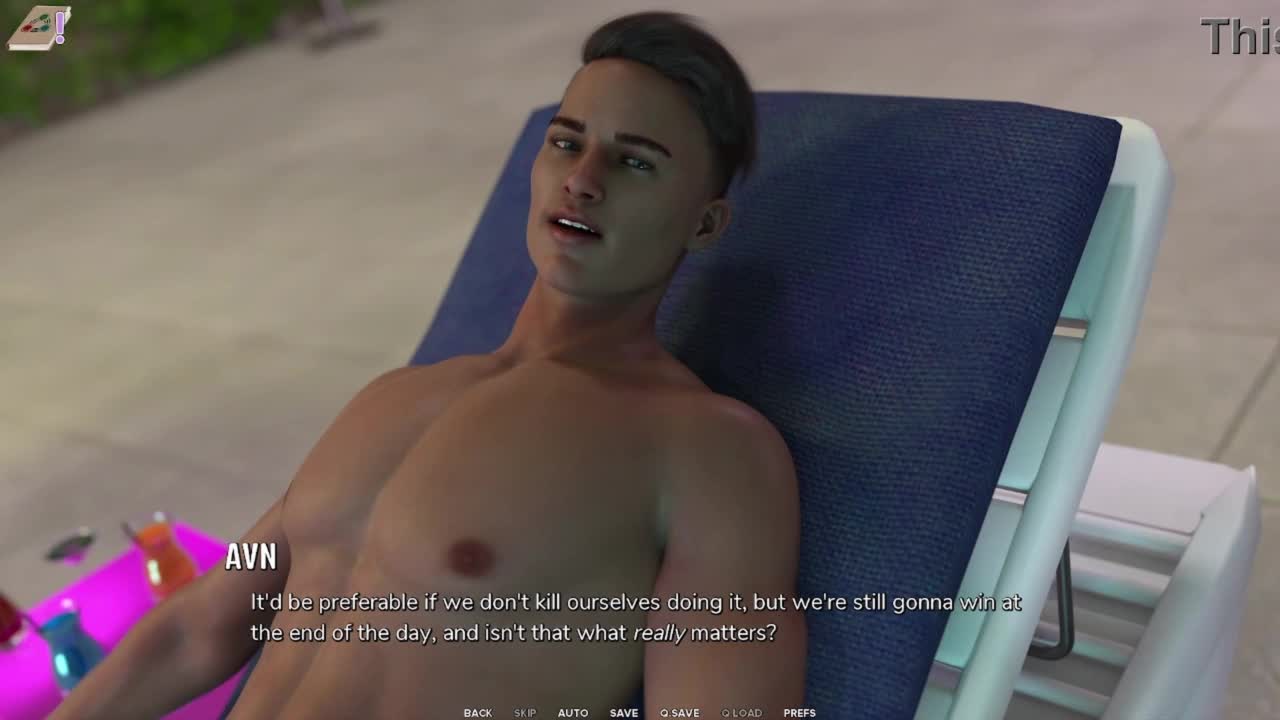
Task: Open the notification book icon
Action: [38, 27]
